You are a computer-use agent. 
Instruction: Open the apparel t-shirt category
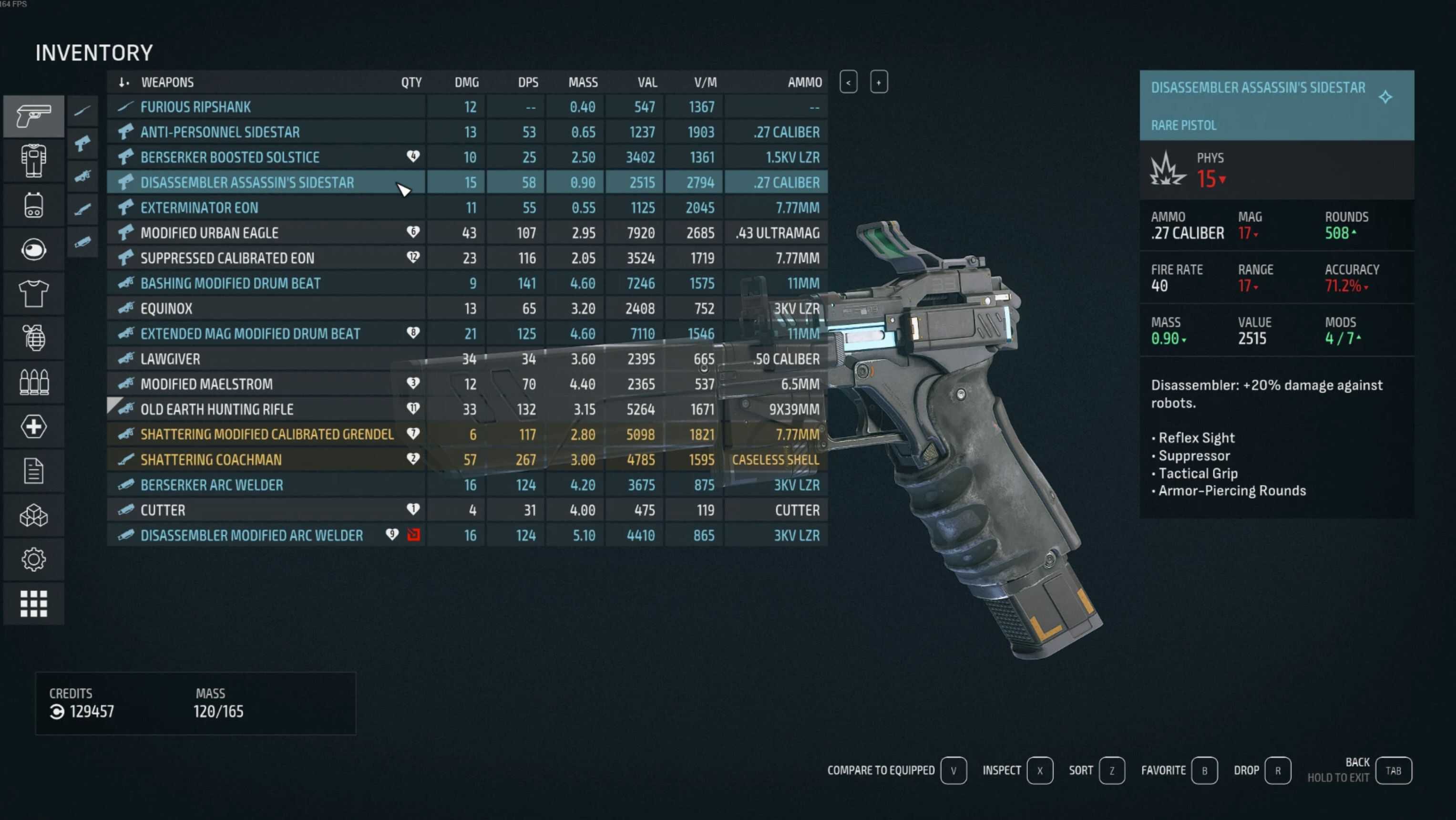[33, 293]
